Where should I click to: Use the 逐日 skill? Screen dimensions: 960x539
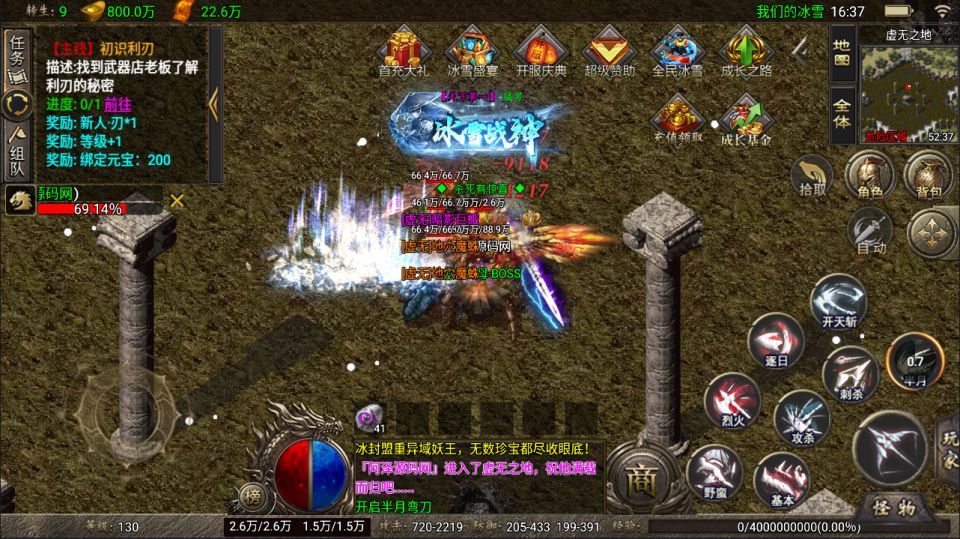click(x=775, y=341)
